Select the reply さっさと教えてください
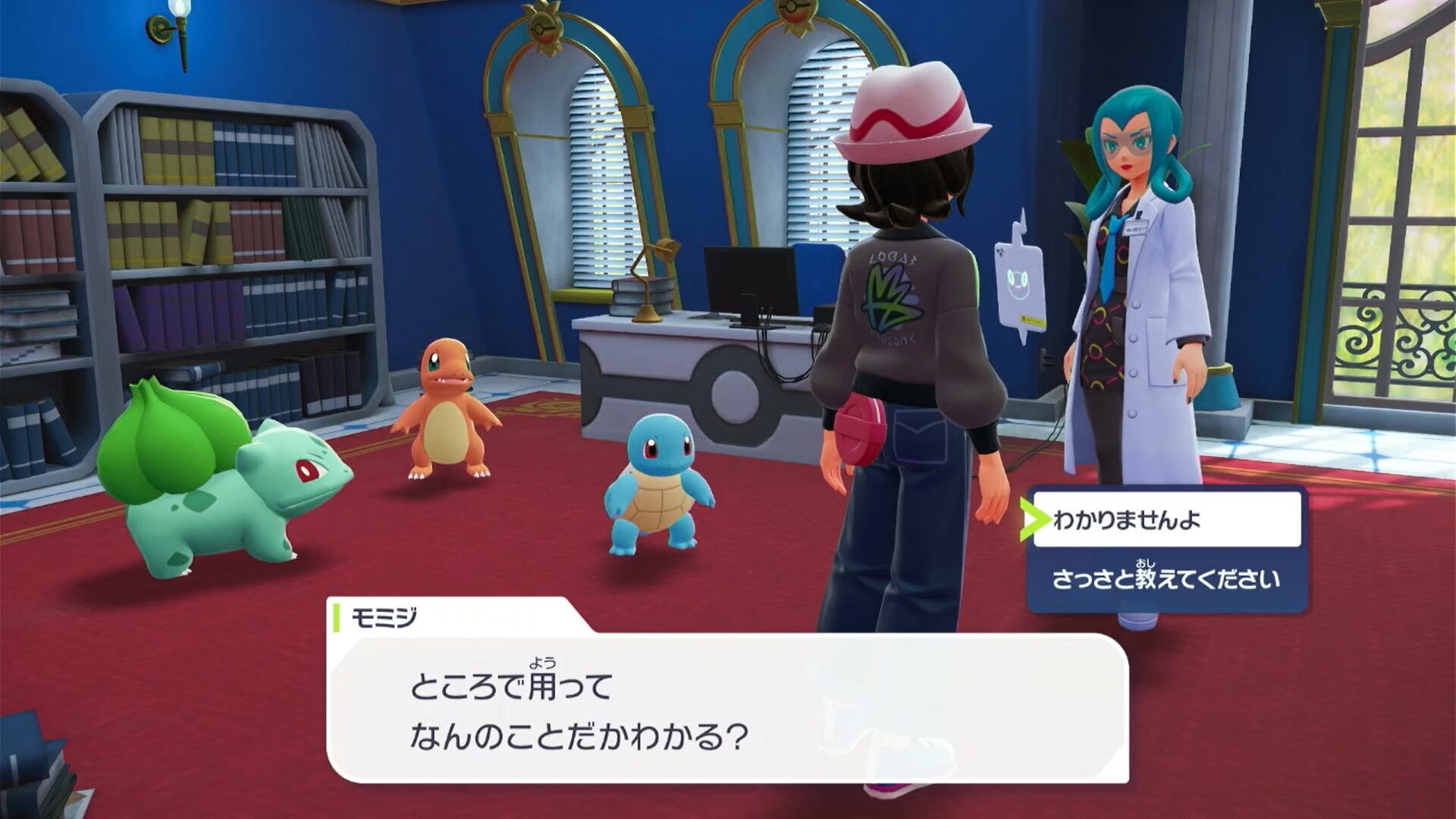 coord(1166,579)
